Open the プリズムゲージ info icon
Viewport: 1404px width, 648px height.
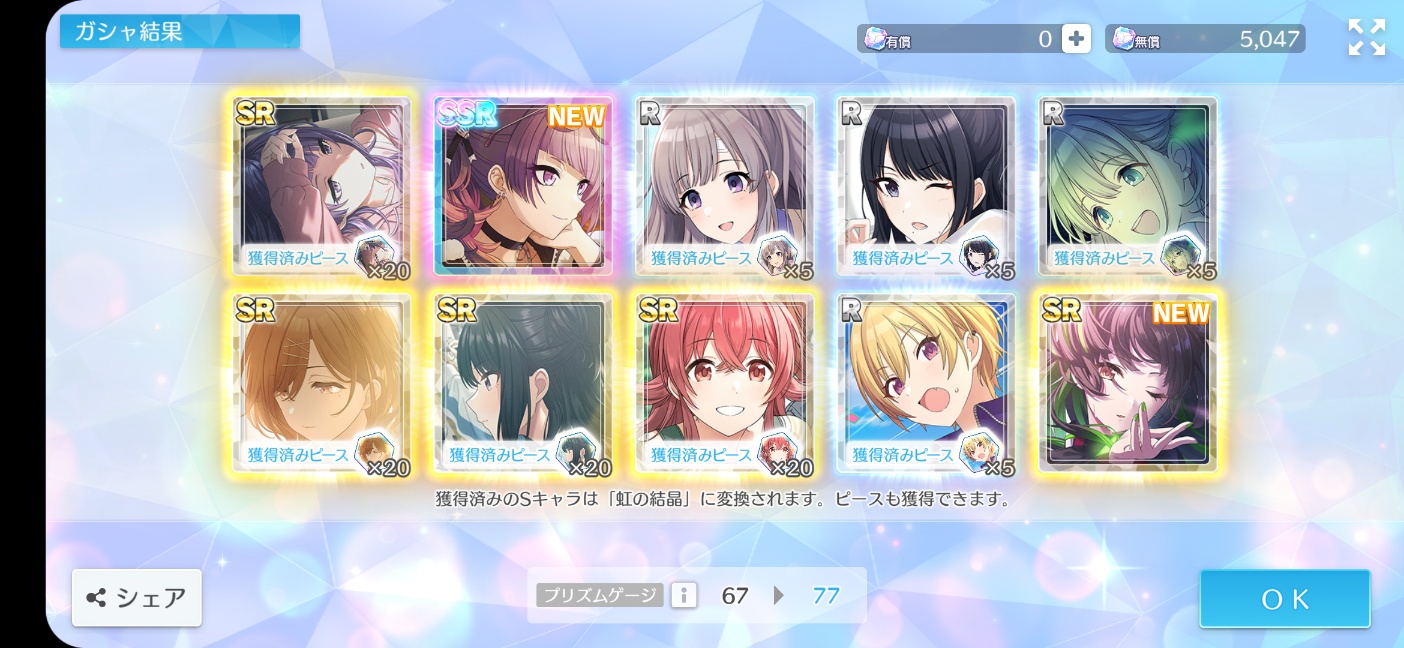click(x=684, y=596)
